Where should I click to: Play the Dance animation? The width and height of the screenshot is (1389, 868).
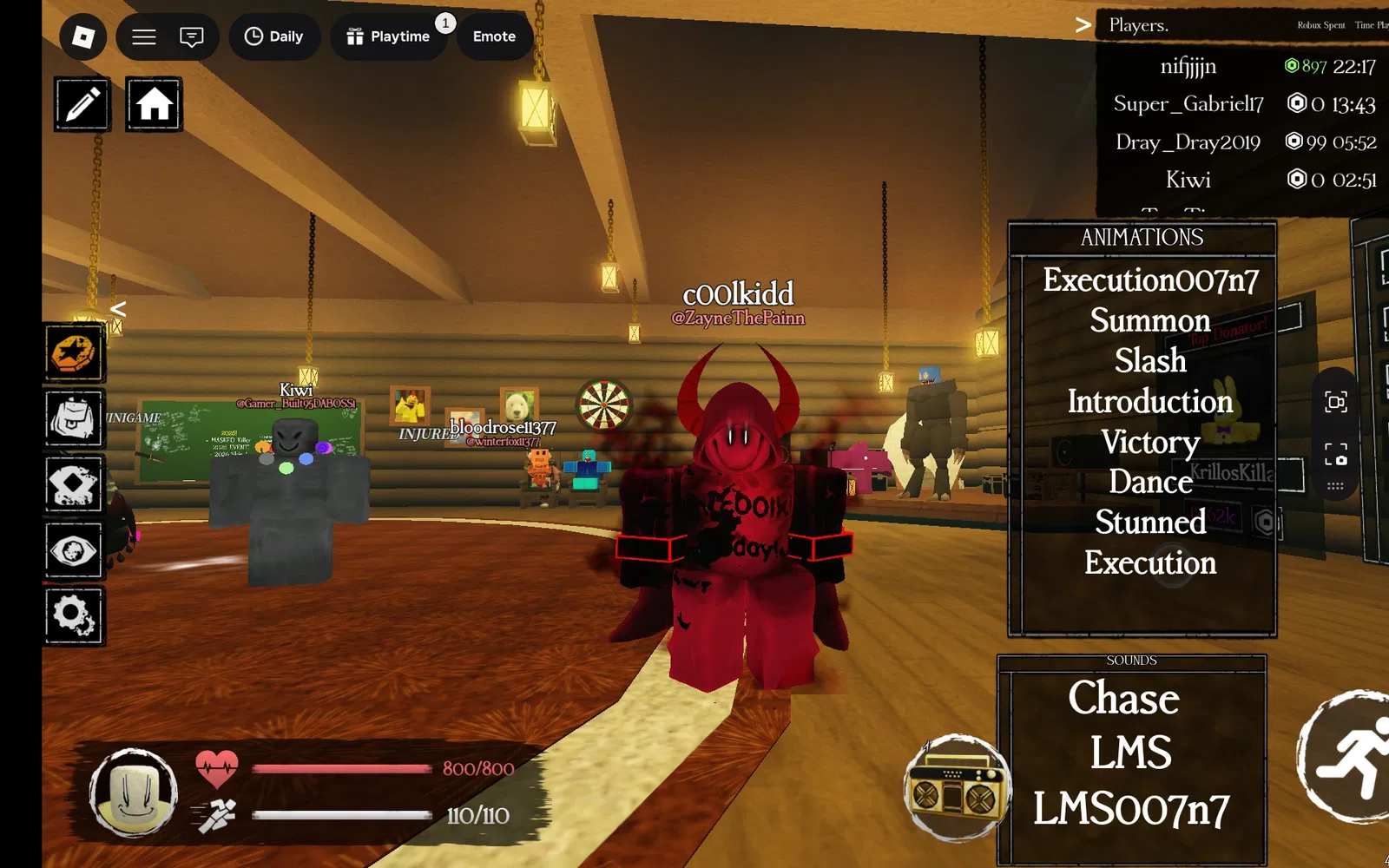click(x=1149, y=482)
